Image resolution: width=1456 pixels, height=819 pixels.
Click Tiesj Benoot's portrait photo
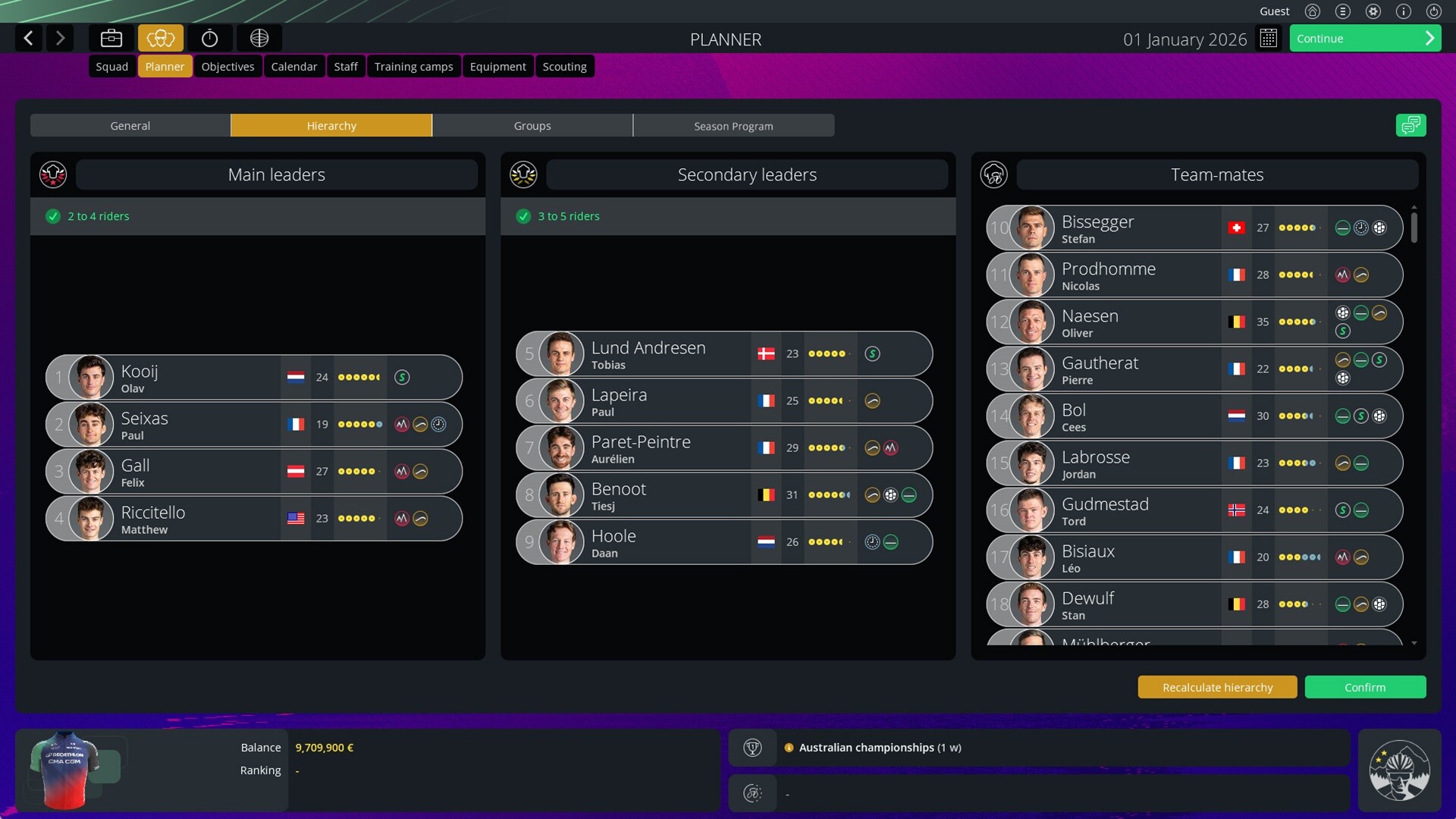click(559, 494)
